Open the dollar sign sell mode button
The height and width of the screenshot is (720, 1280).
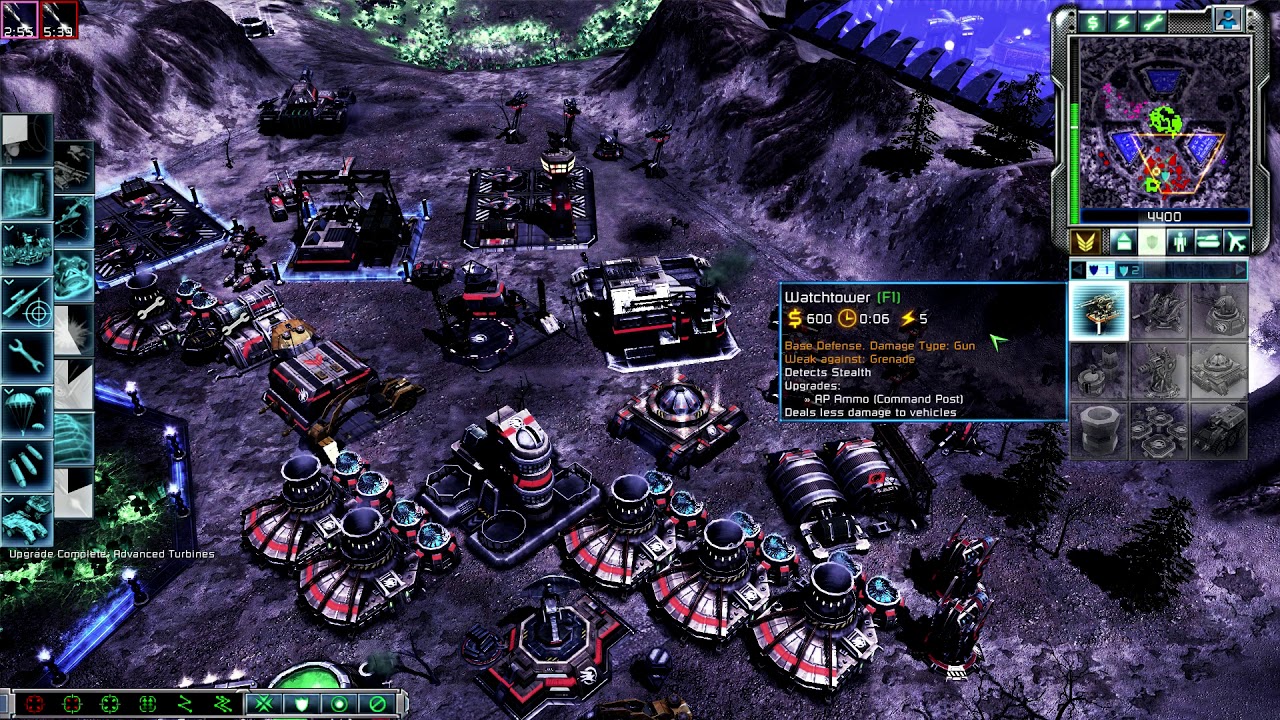coord(1091,22)
